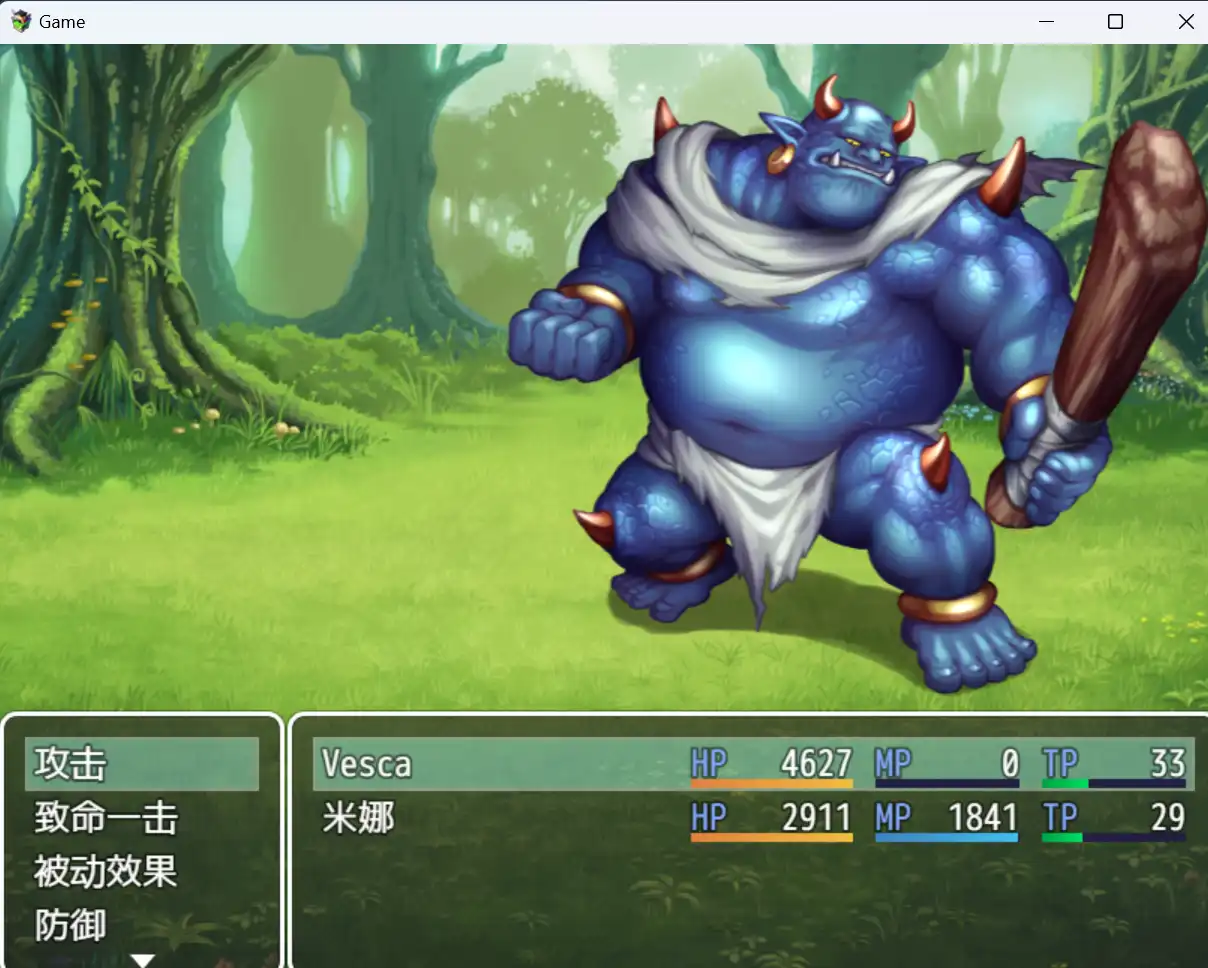This screenshot has width=1208, height=968.
Task: Click the command list down arrow
Action: pyautogui.click(x=143, y=960)
